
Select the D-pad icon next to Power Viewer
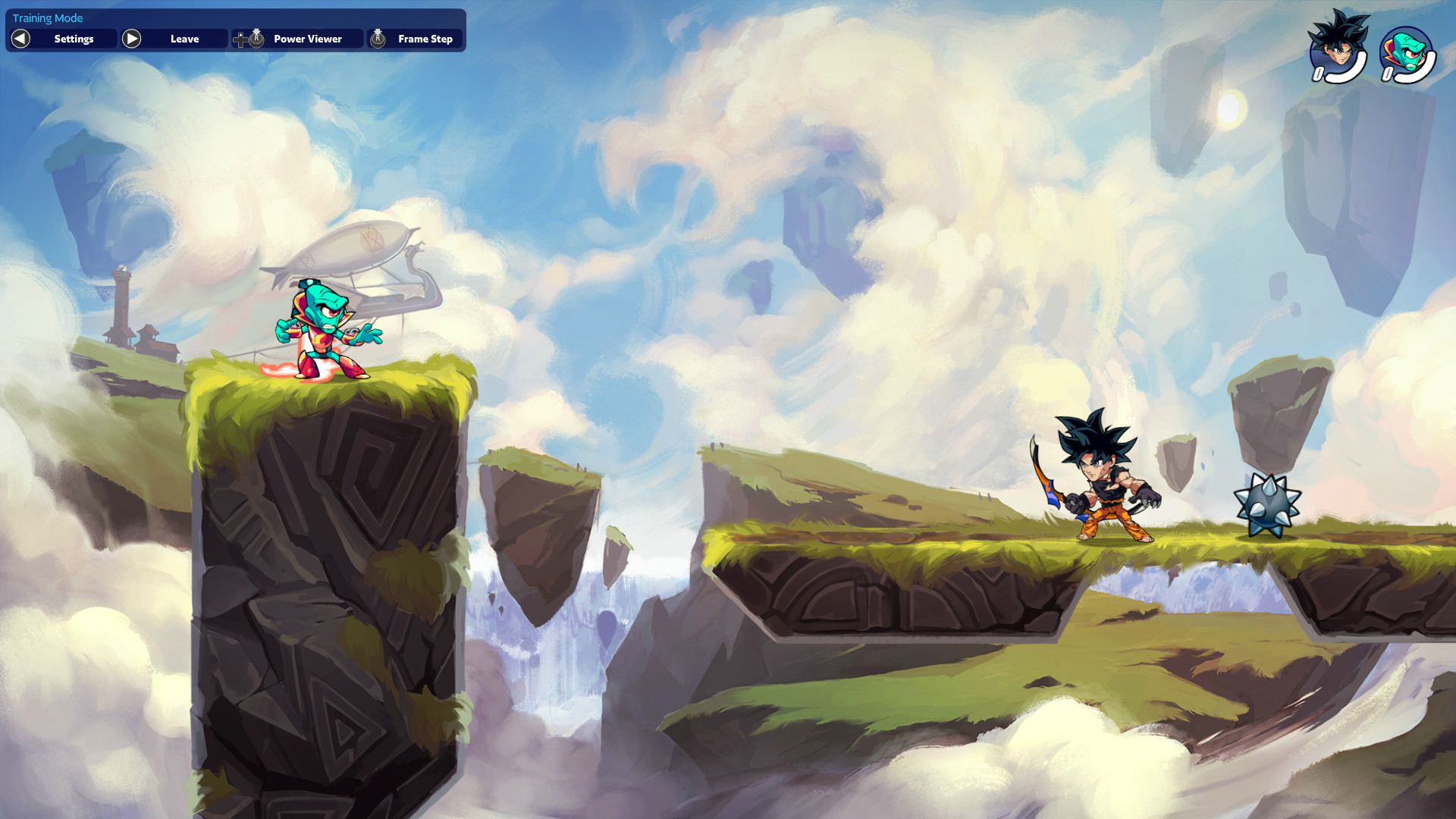tap(240, 39)
